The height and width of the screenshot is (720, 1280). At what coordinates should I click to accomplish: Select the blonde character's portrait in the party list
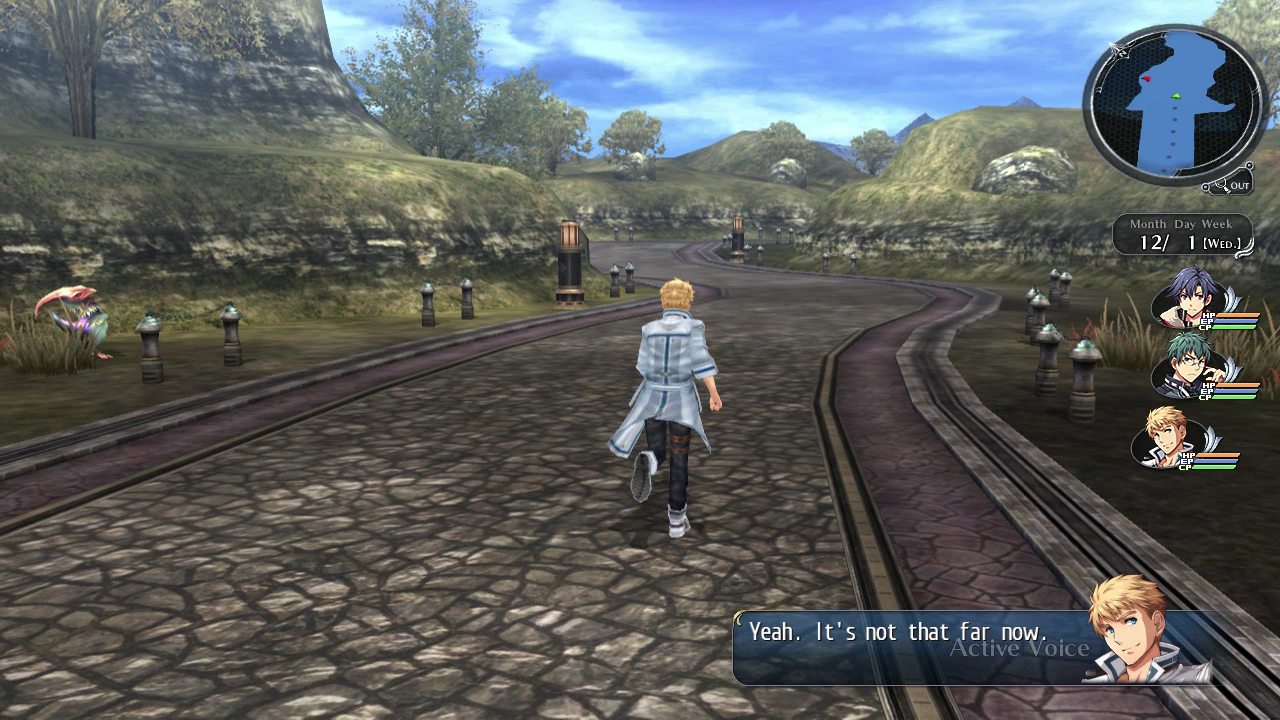(x=1164, y=434)
